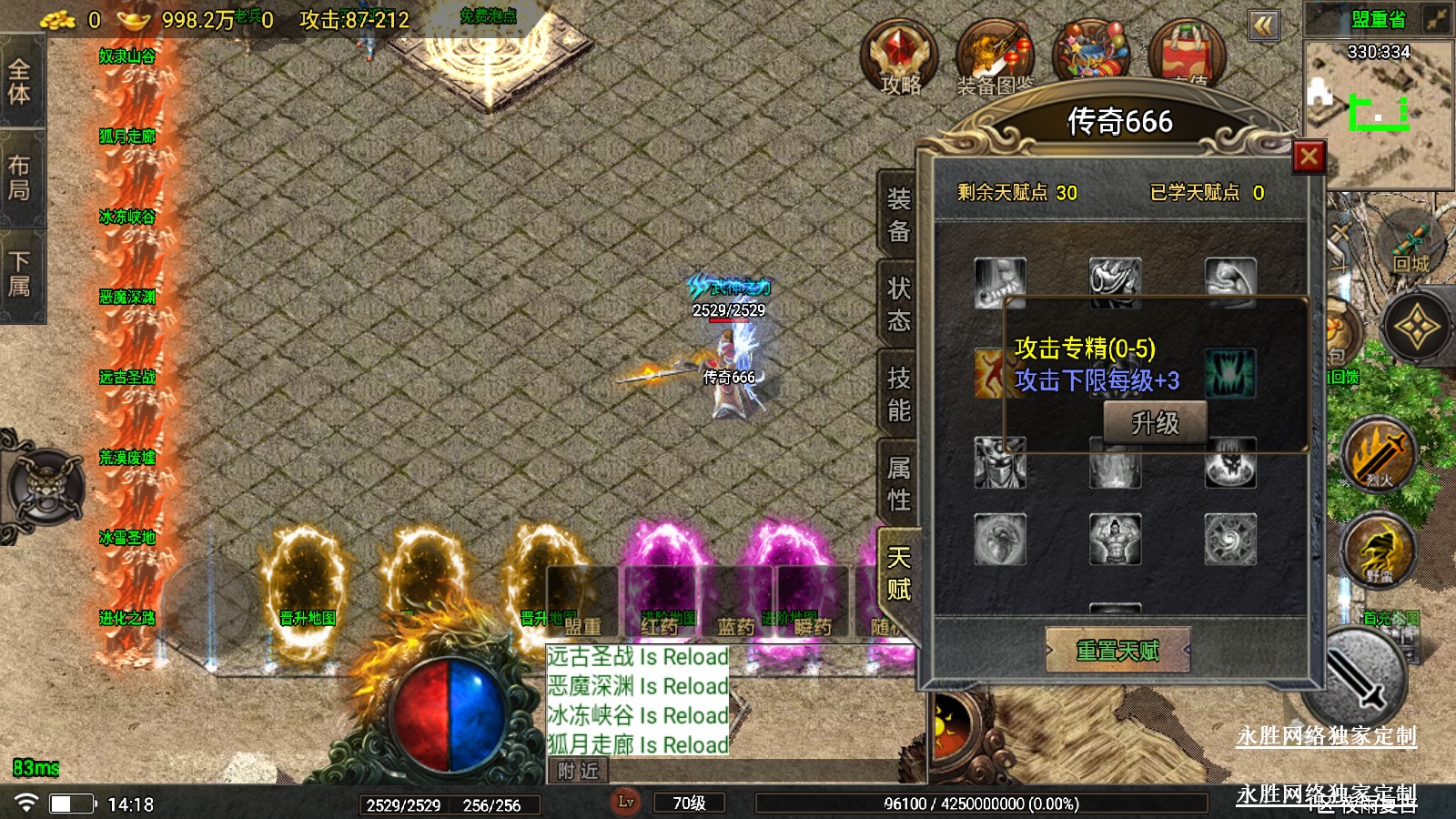Click the 升级 upgrade button
Screen dimensions: 1456x819
coord(1155,423)
